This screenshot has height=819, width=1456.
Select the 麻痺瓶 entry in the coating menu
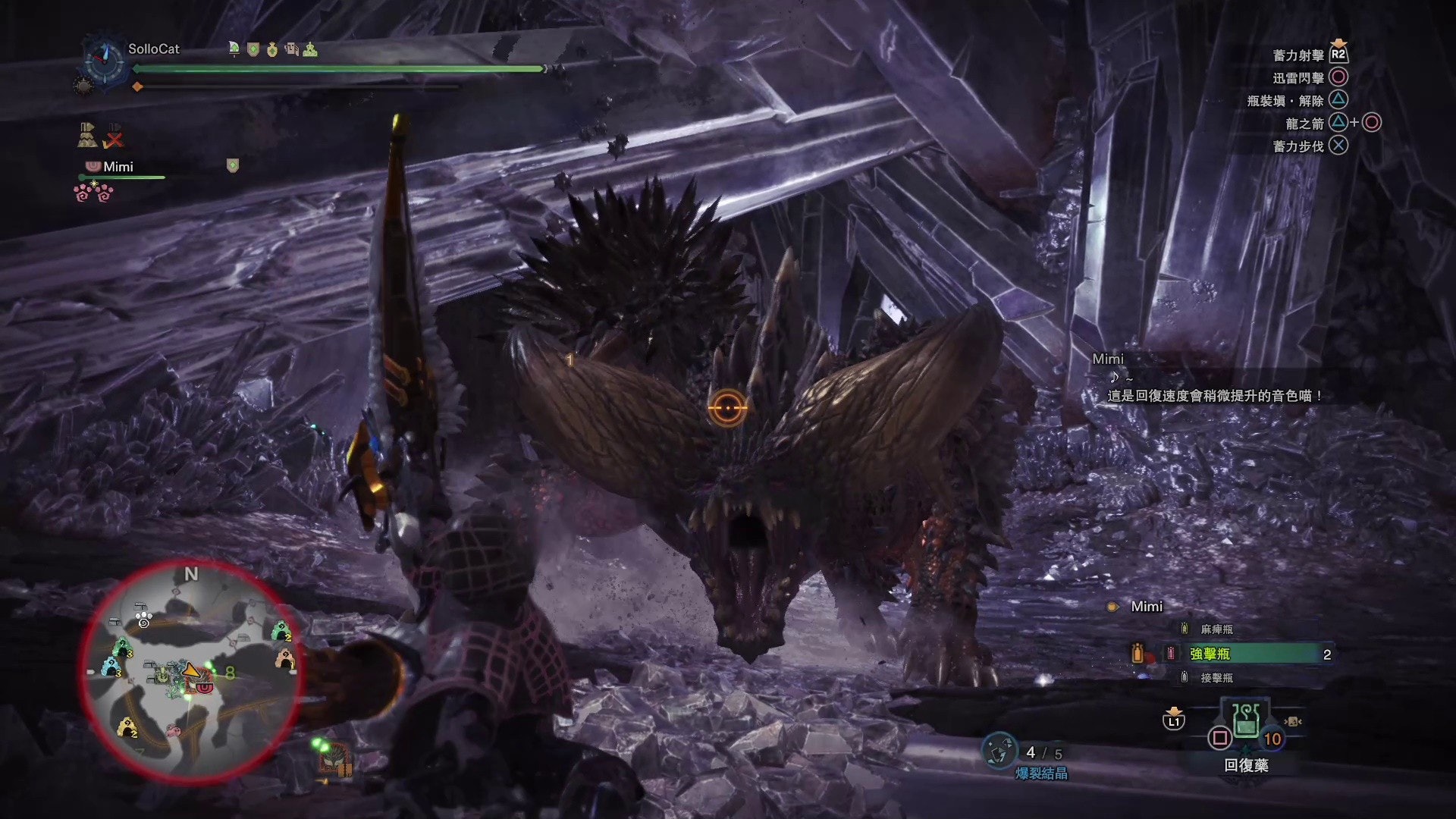click(x=1216, y=629)
